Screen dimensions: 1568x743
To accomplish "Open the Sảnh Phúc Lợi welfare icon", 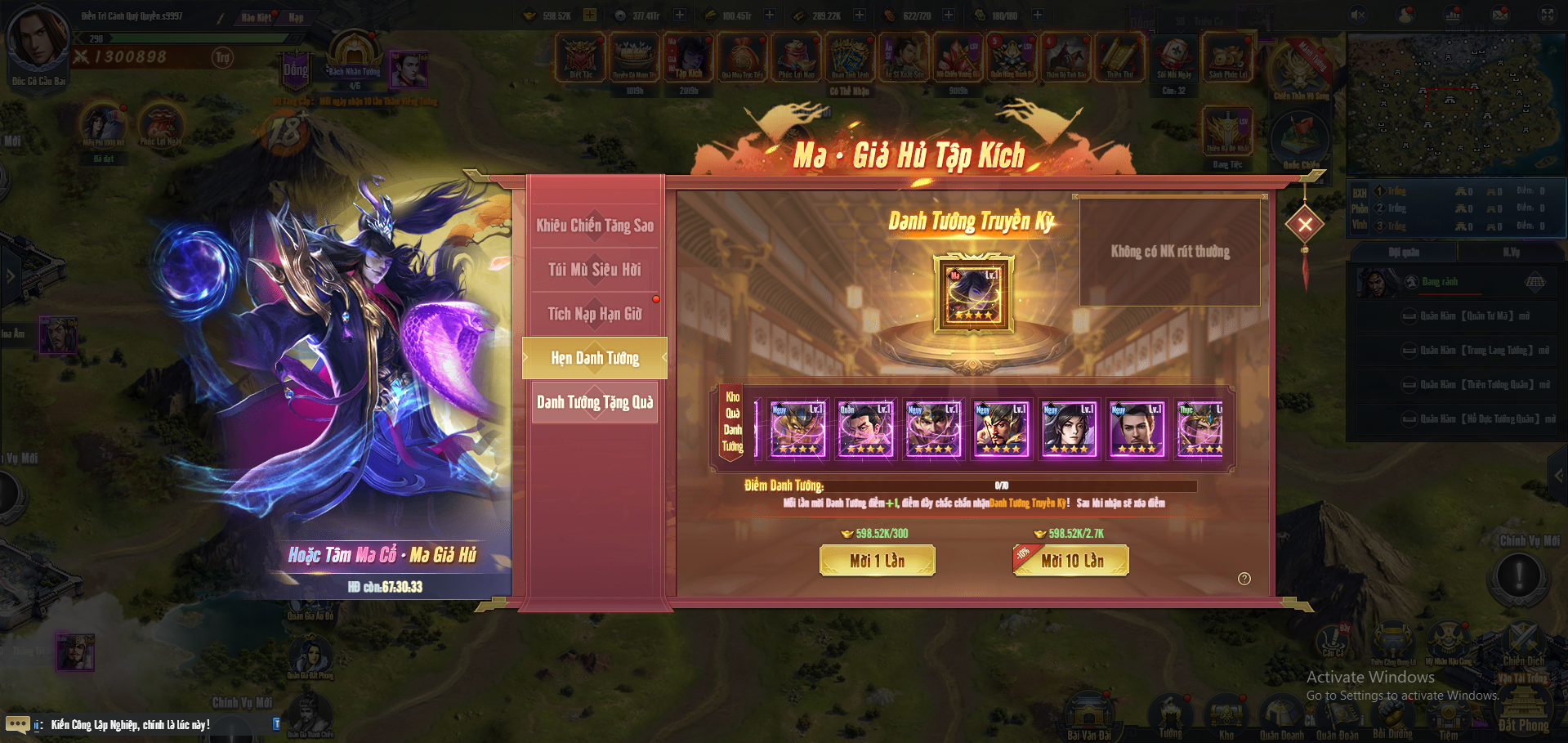I will 1227,56.
